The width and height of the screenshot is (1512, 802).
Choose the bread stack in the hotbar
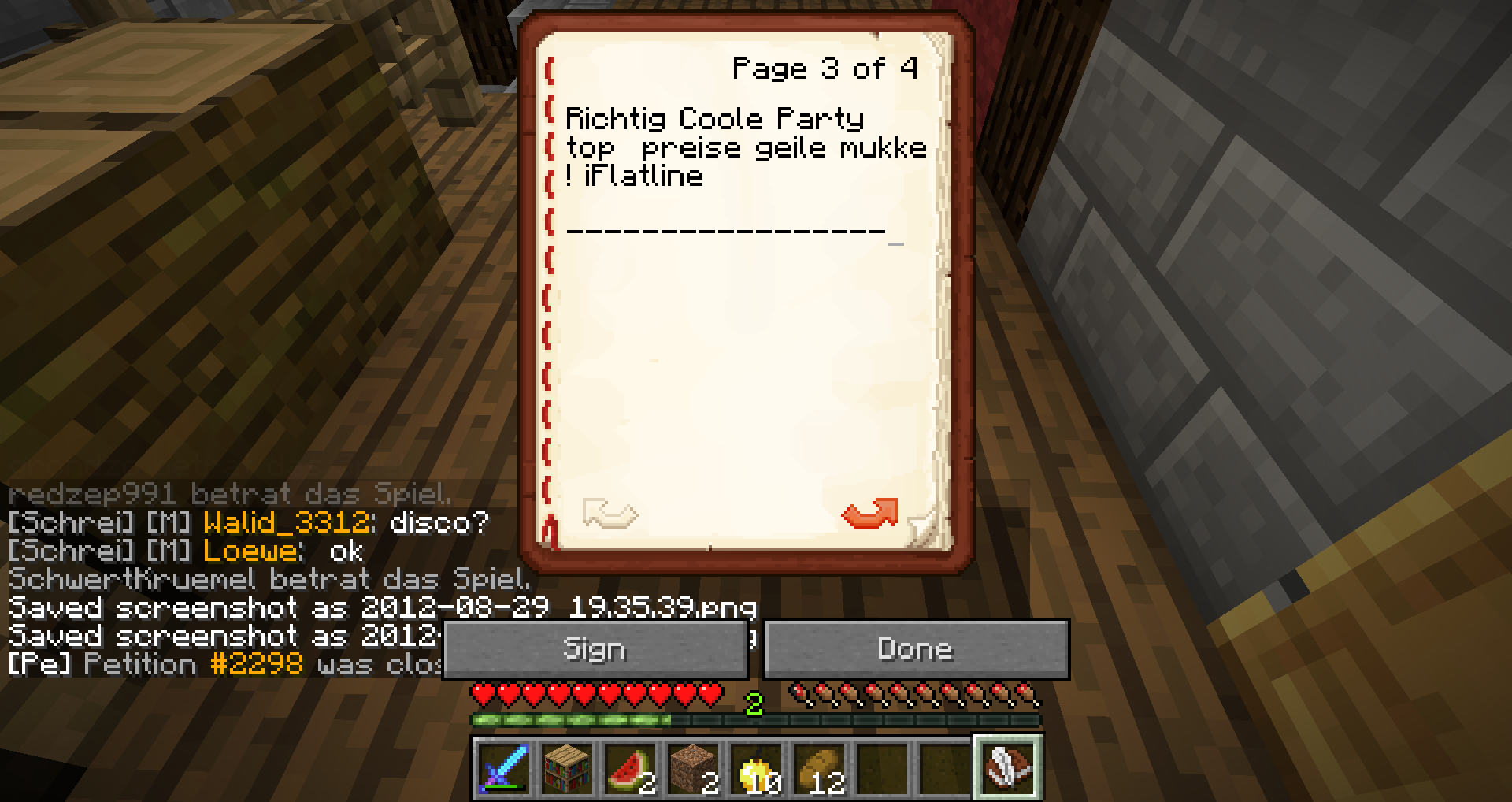pyautogui.click(x=819, y=767)
